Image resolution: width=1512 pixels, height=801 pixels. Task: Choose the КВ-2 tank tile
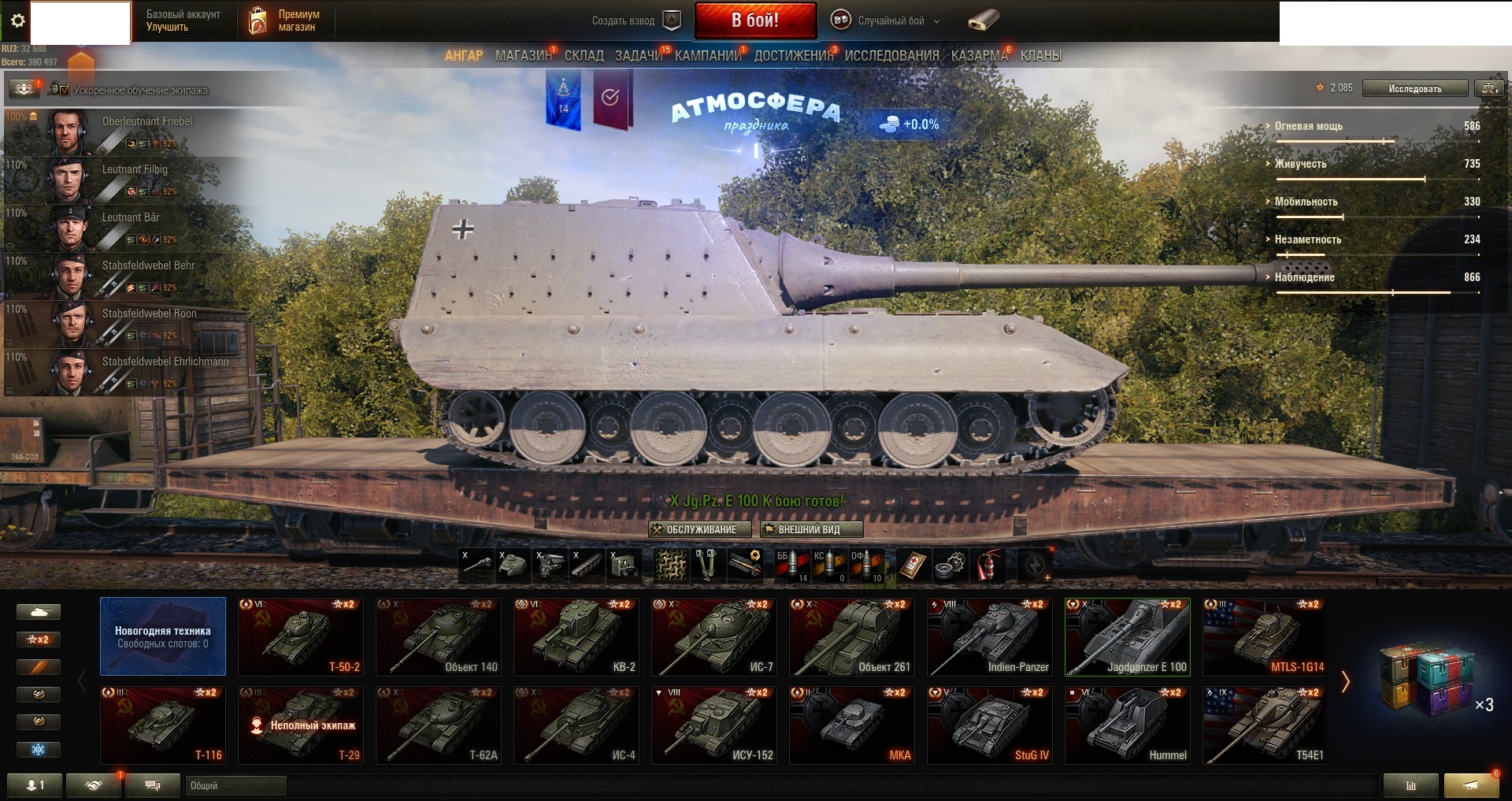(577, 636)
